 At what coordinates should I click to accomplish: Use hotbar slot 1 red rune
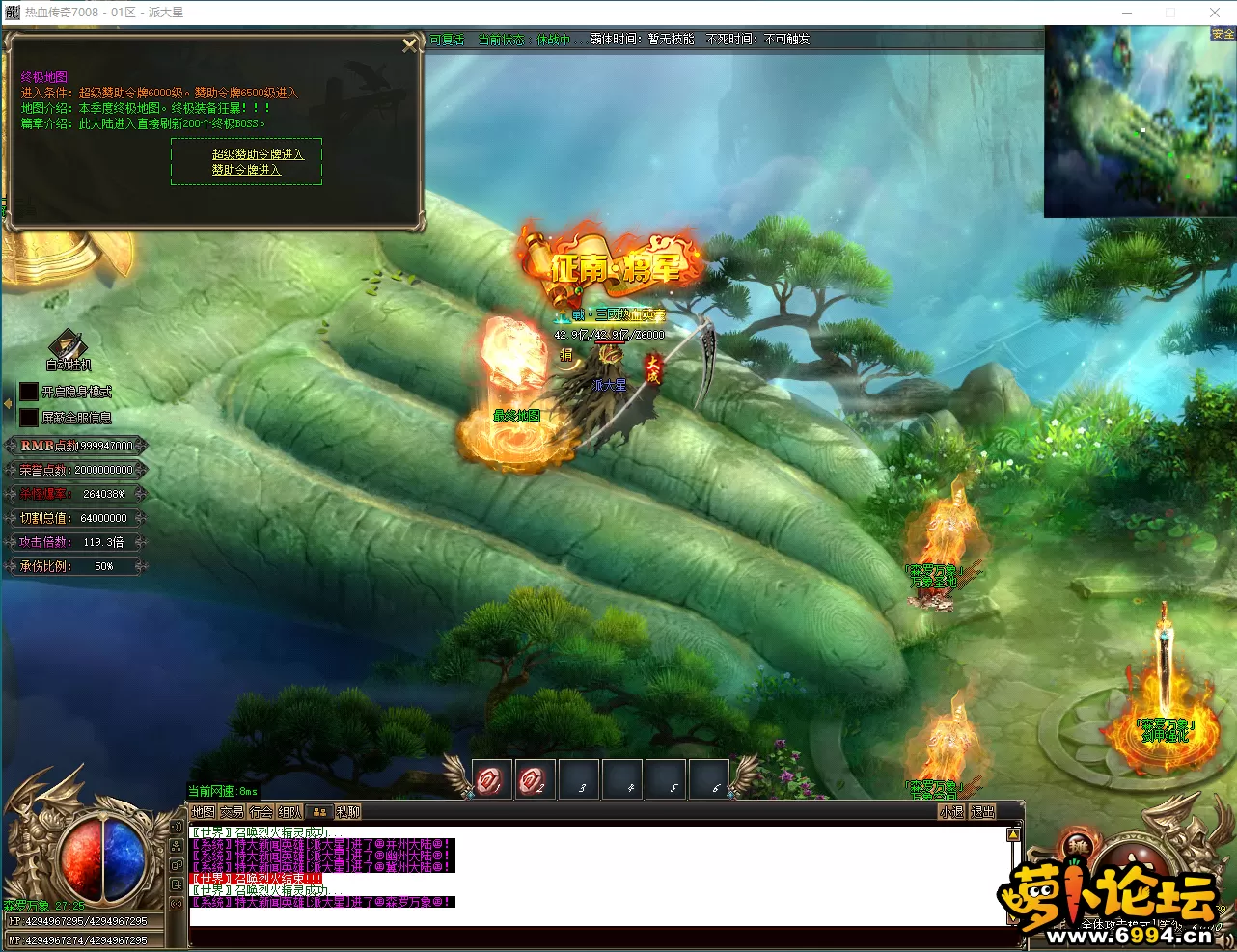[x=491, y=779]
